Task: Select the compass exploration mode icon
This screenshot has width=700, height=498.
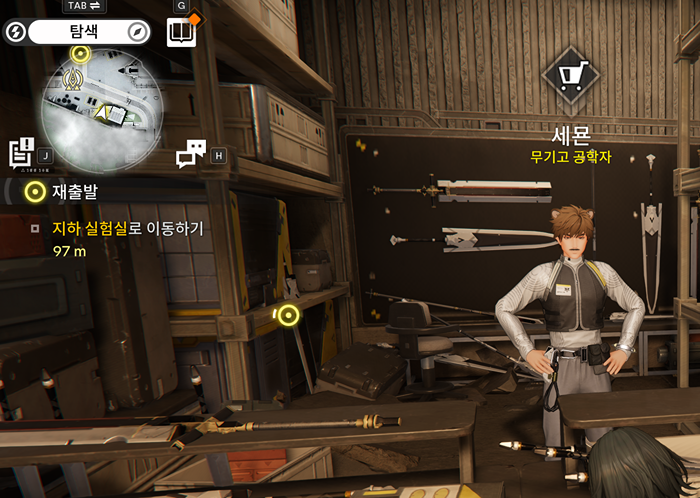Action: click(138, 32)
